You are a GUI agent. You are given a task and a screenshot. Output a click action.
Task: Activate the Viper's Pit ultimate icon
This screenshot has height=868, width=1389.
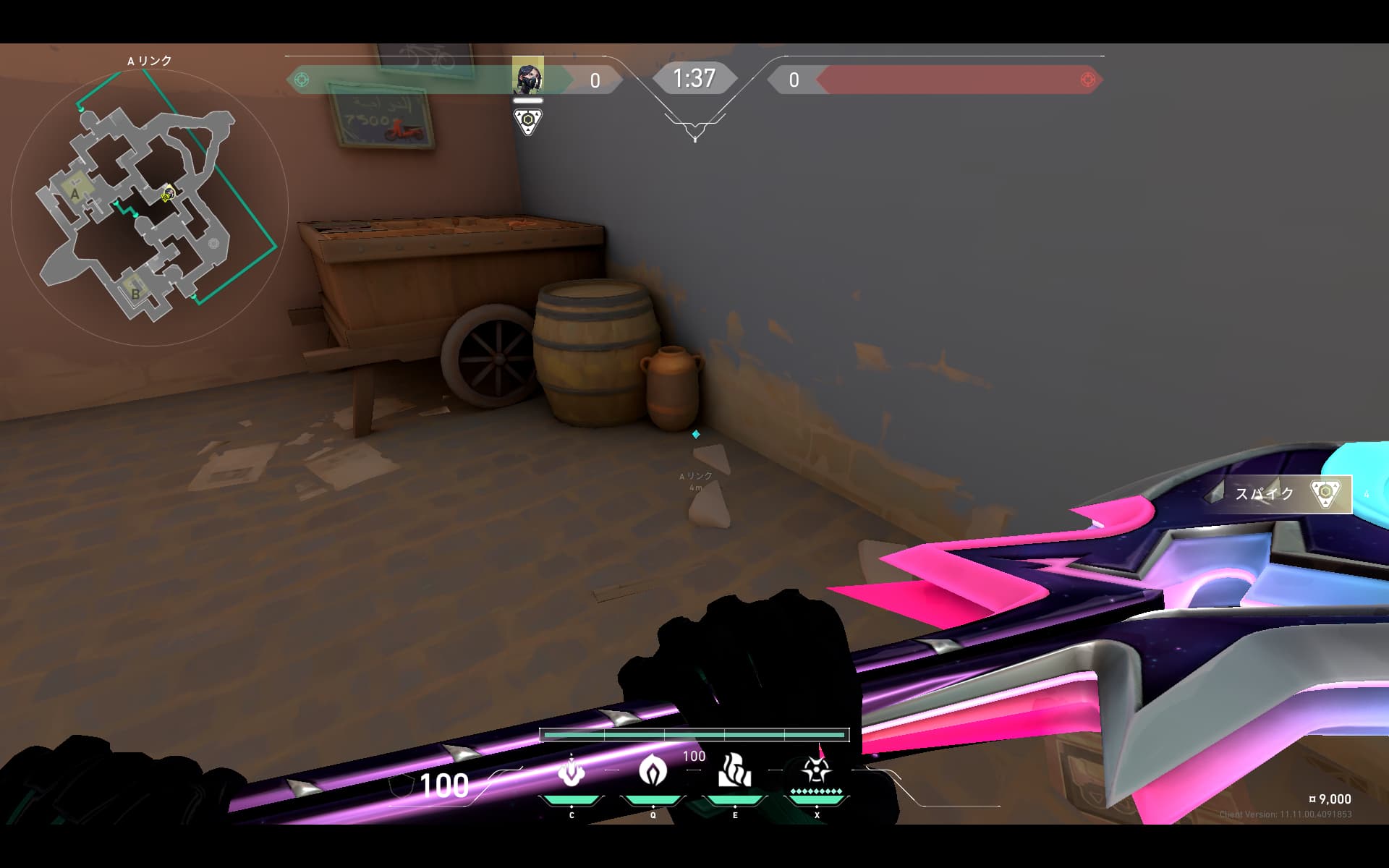(x=816, y=771)
